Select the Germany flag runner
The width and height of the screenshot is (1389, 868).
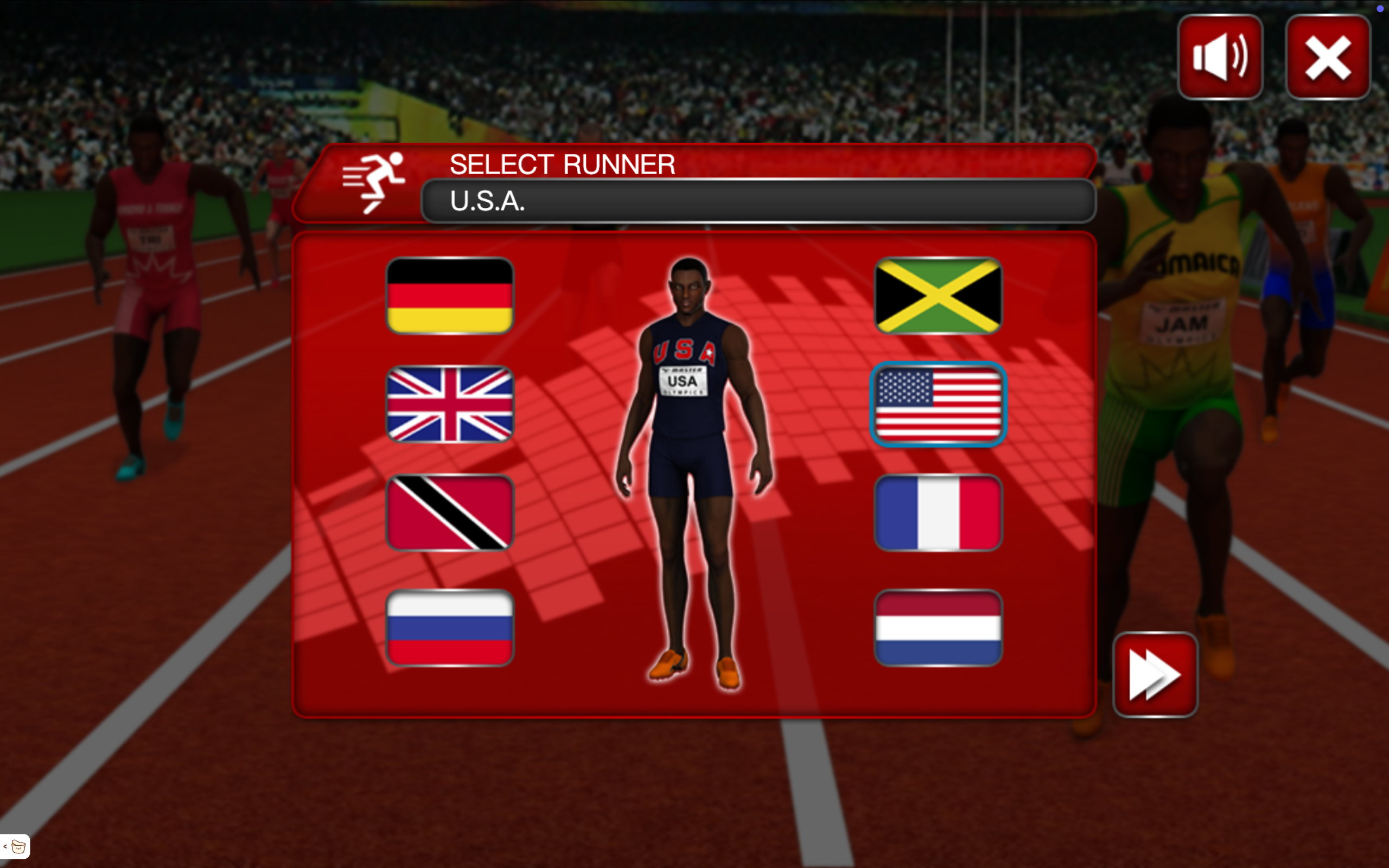[x=449, y=296]
